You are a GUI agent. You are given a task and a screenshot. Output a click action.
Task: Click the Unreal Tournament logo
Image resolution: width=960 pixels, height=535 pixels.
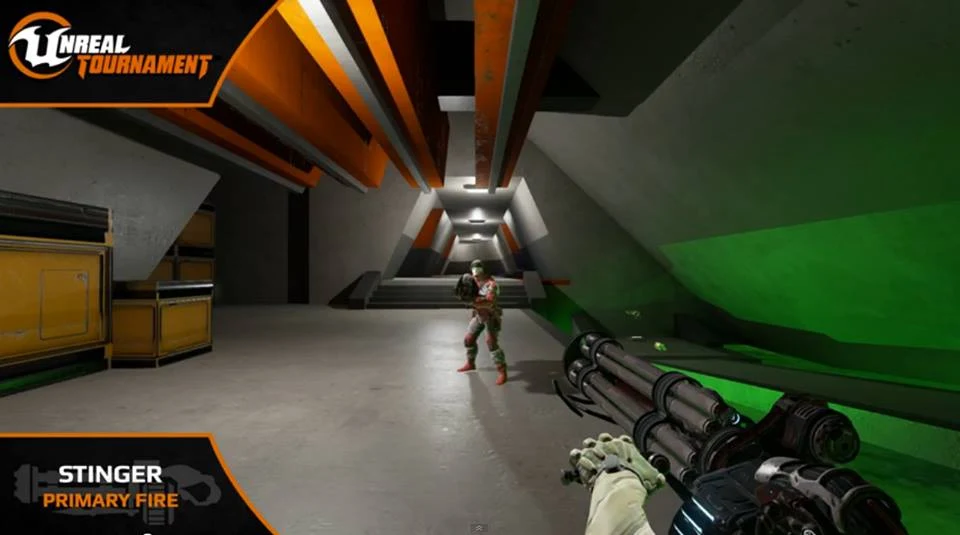(x=108, y=48)
